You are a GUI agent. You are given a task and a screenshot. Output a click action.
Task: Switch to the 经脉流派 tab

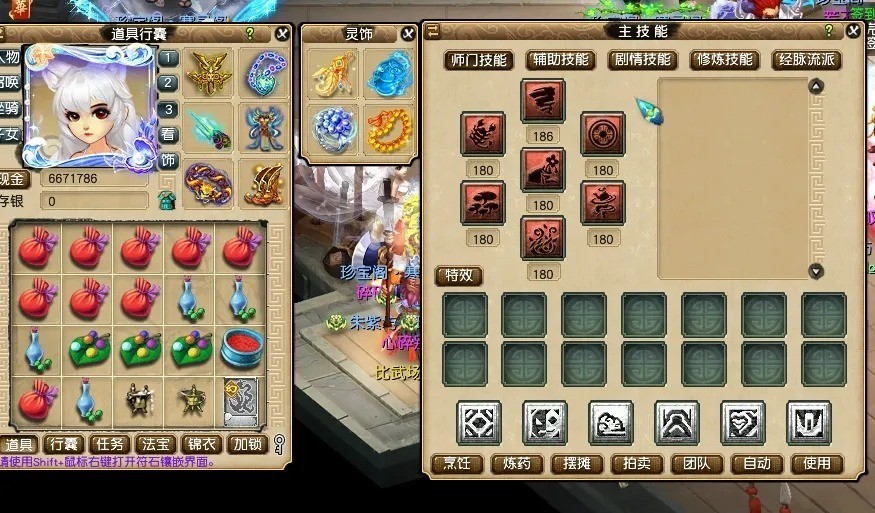pos(806,60)
